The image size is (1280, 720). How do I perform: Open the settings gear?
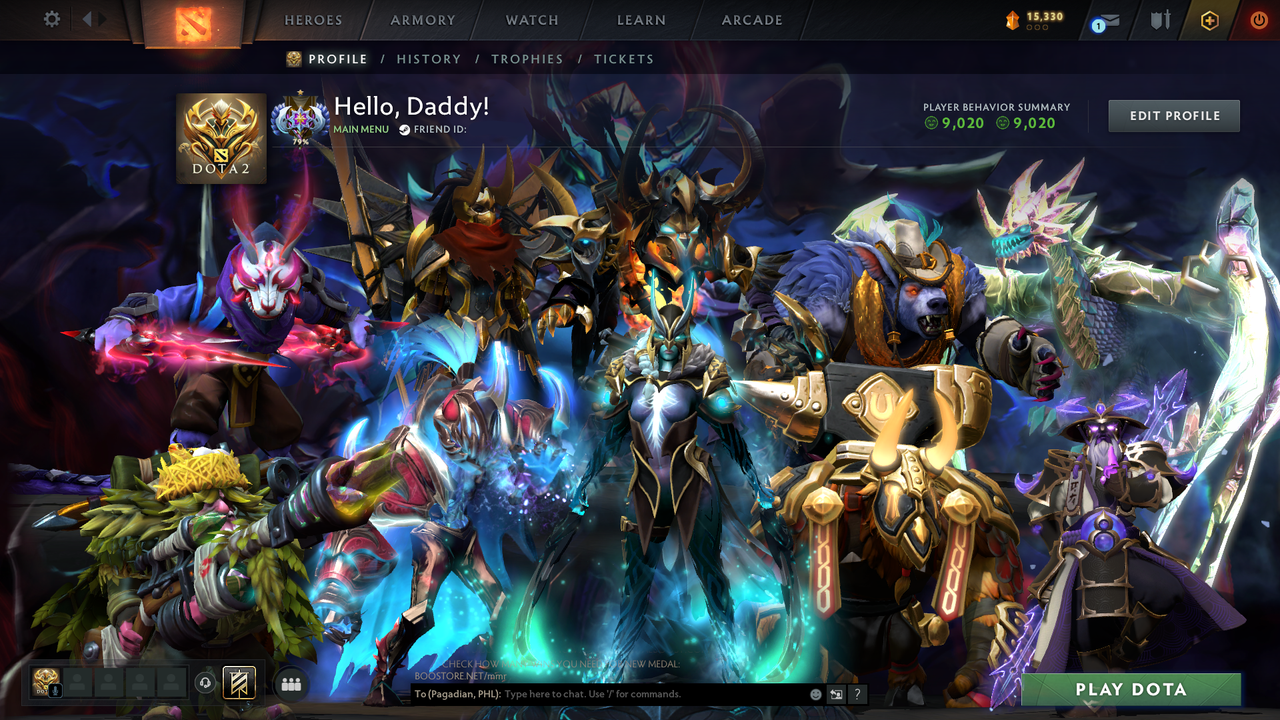pyautogui.click(x=52, y=19)
